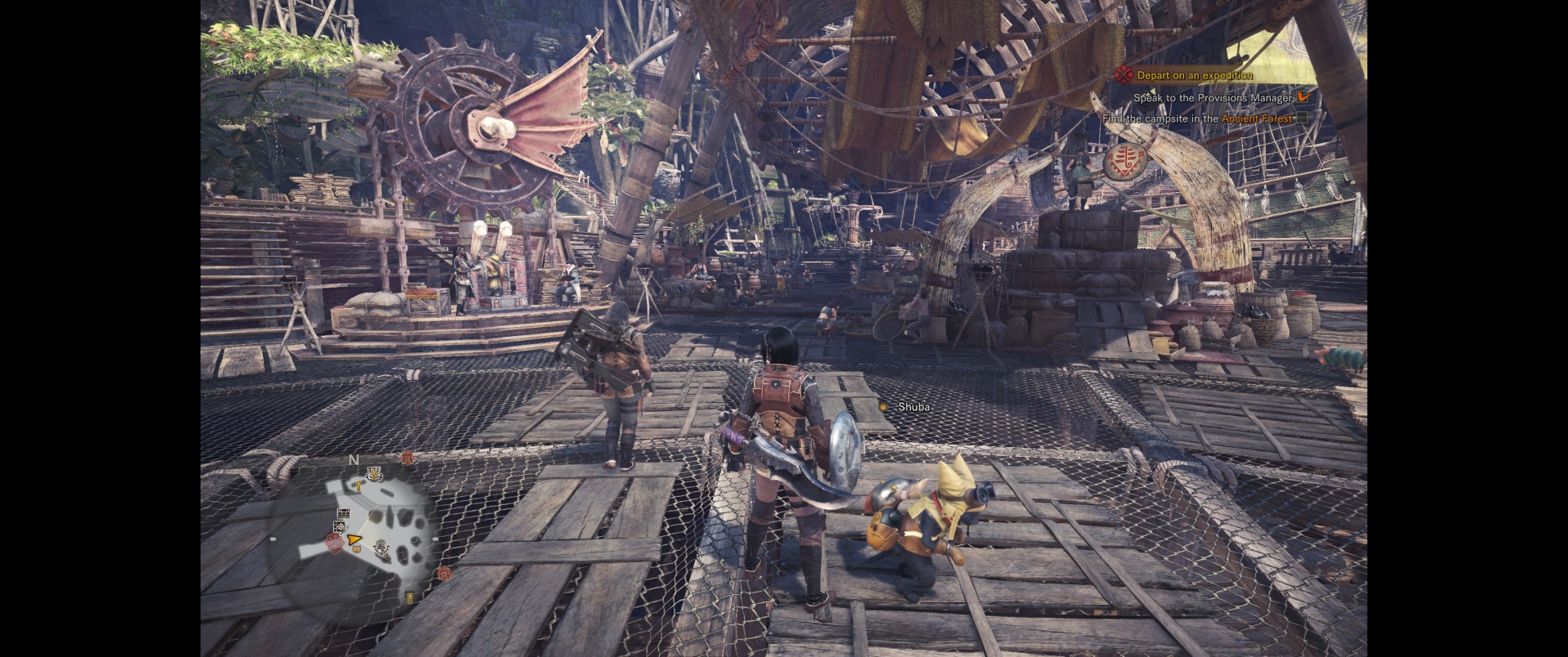This screenshot has width=1568, height=657.
Task: Select the "Depart on an expedition" quest tracker
Action: tap(1194, 75)
